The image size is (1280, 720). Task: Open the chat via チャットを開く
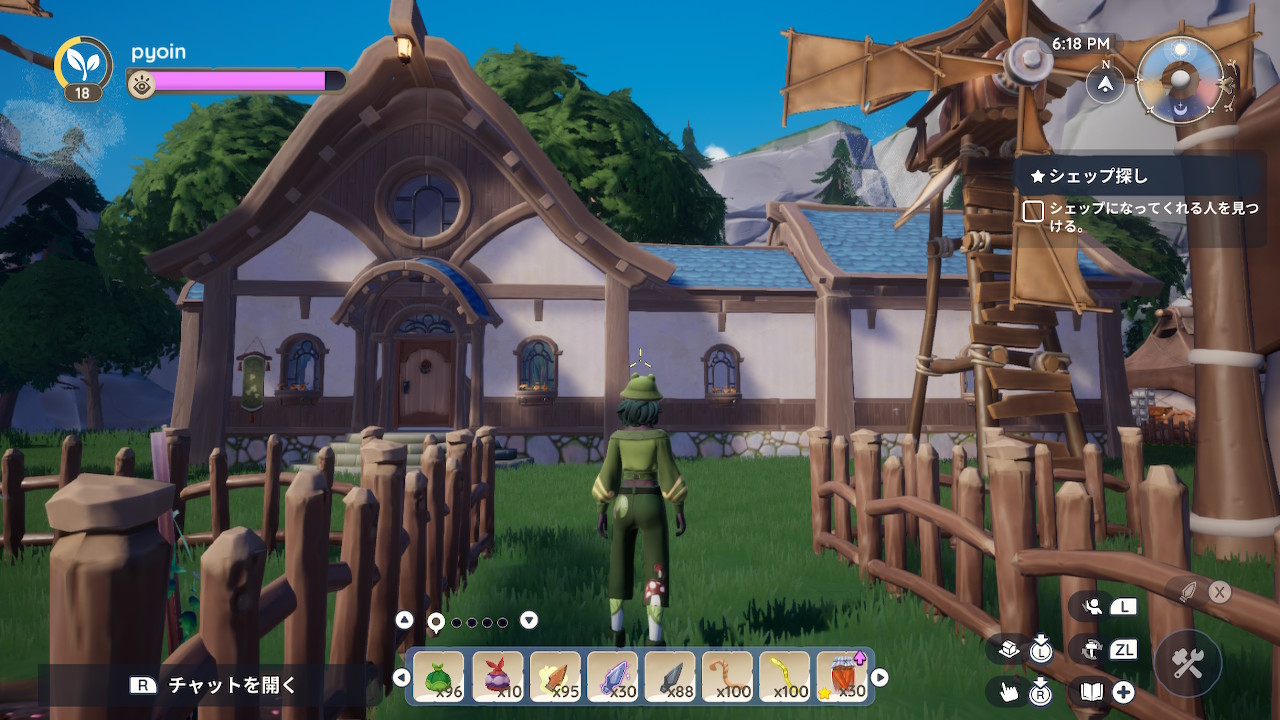pyautogui.click(x=215, y=685)
